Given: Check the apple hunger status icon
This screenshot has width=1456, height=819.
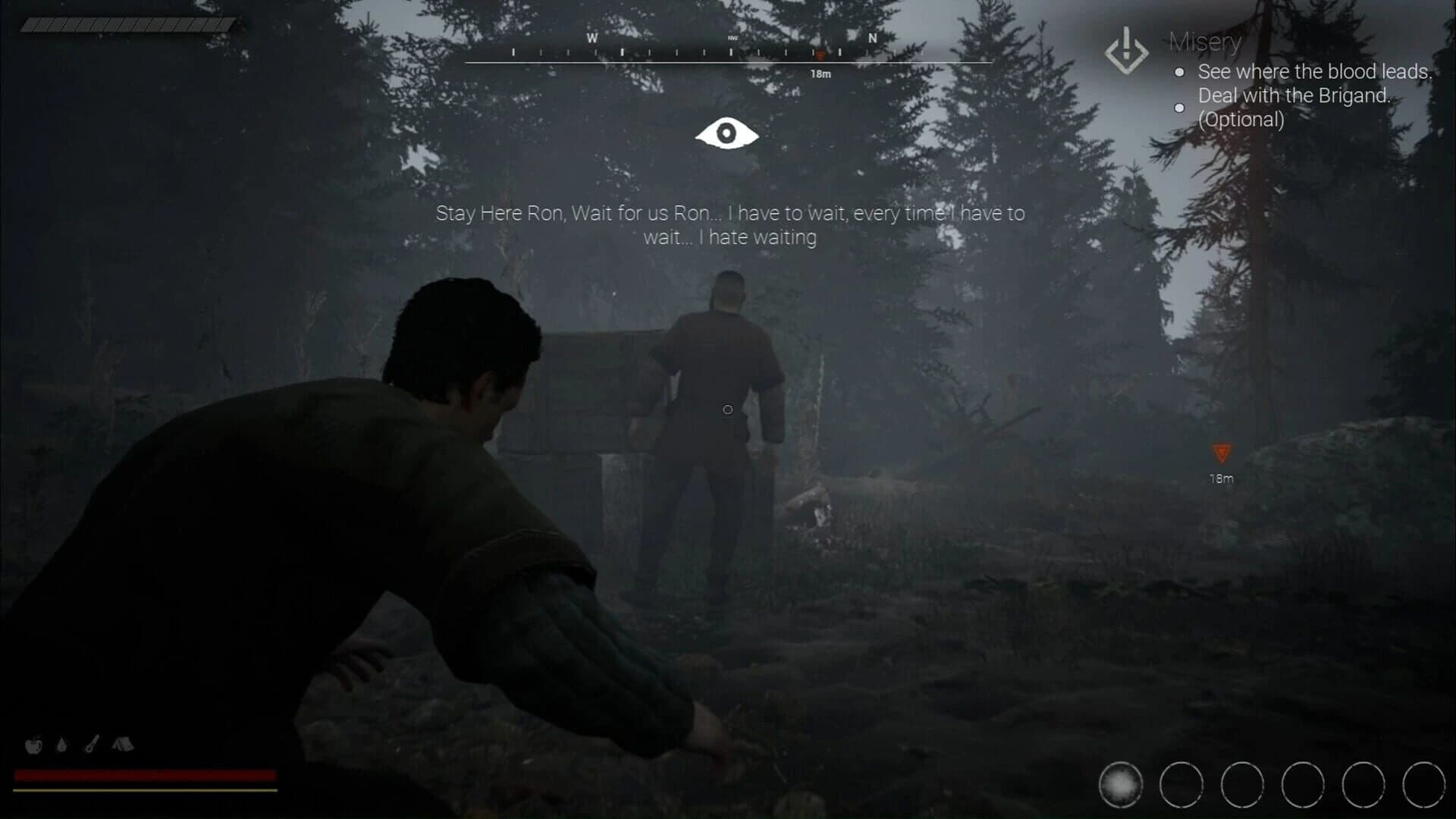Looking at the screenshot, I should [33, 745].
